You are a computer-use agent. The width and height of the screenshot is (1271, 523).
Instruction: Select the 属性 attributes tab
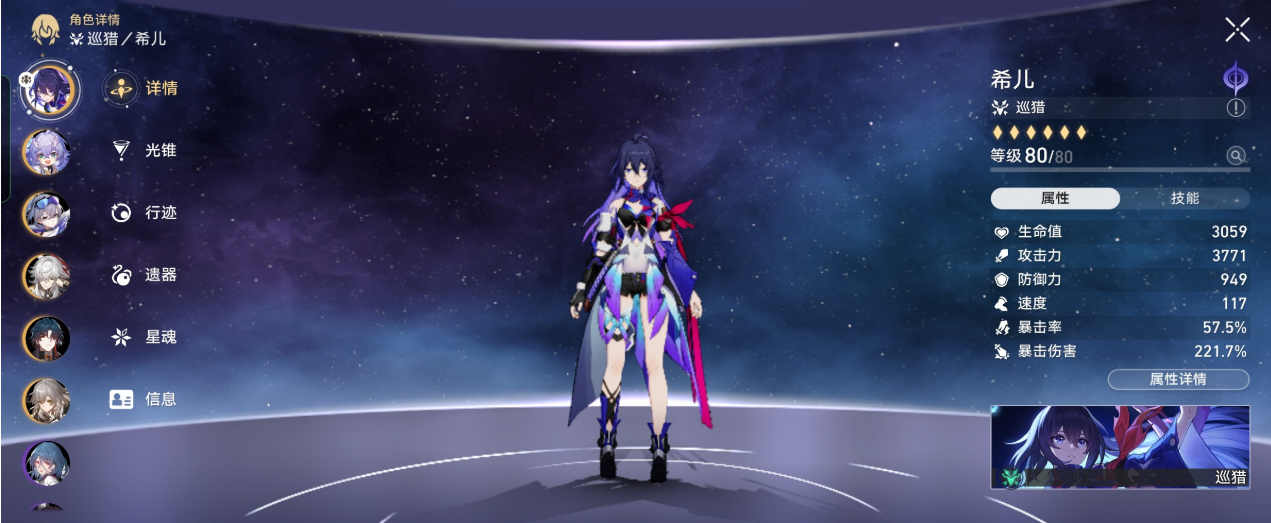pos(1055,198)
